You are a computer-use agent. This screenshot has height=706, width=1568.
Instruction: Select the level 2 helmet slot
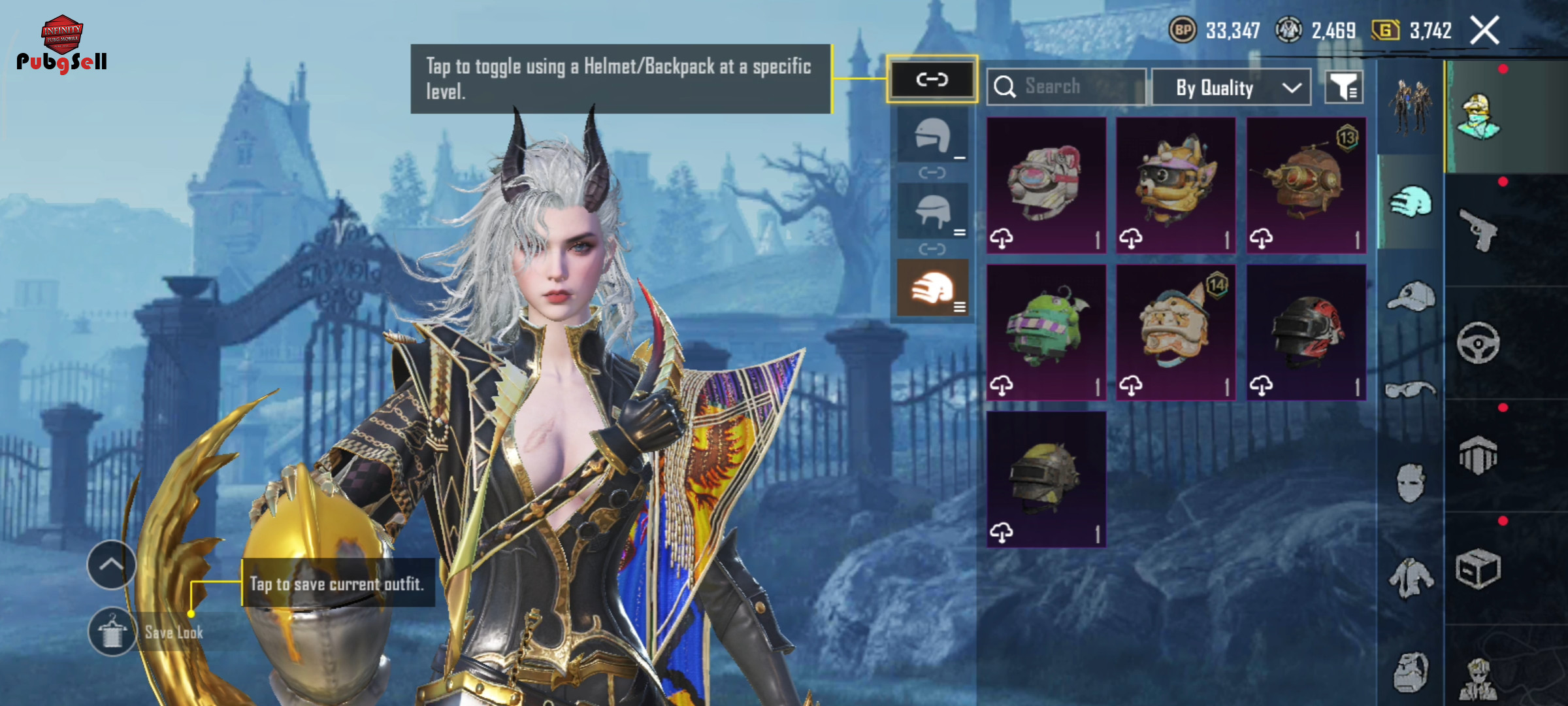[932, 211]
